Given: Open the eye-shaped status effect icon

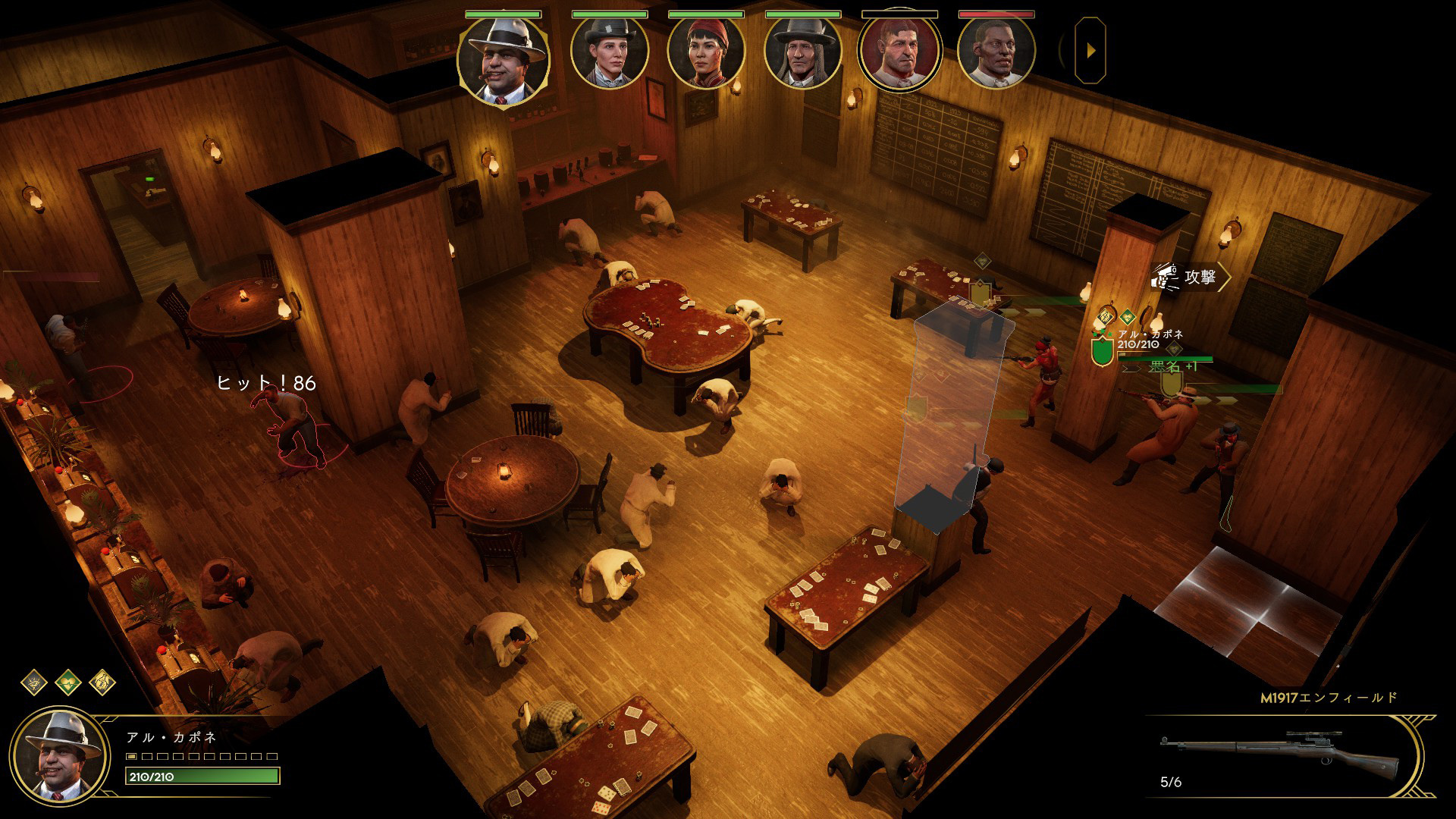Looking at the screenshot, I should click(x=34, y=682).
